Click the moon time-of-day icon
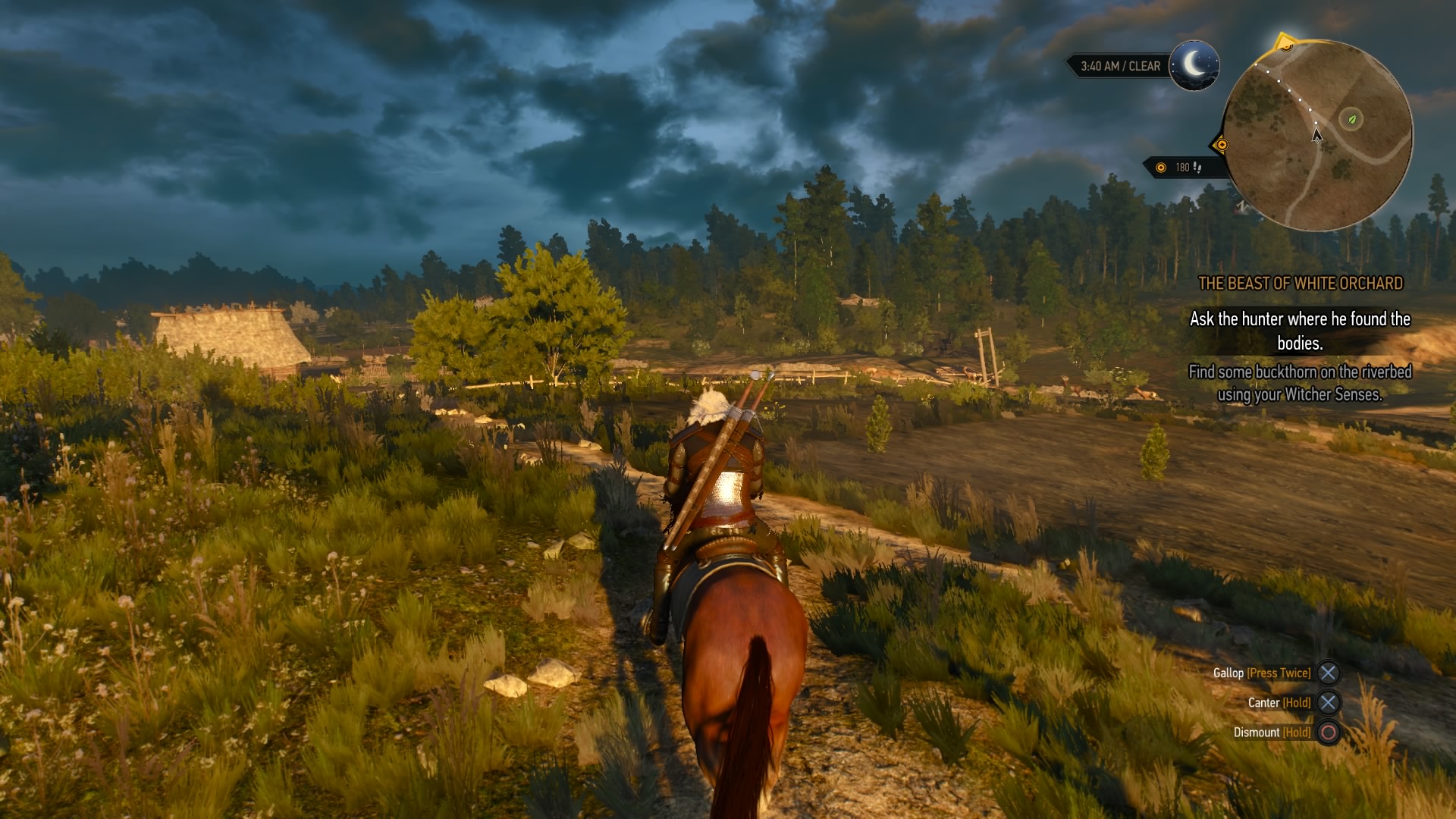 1194,65
